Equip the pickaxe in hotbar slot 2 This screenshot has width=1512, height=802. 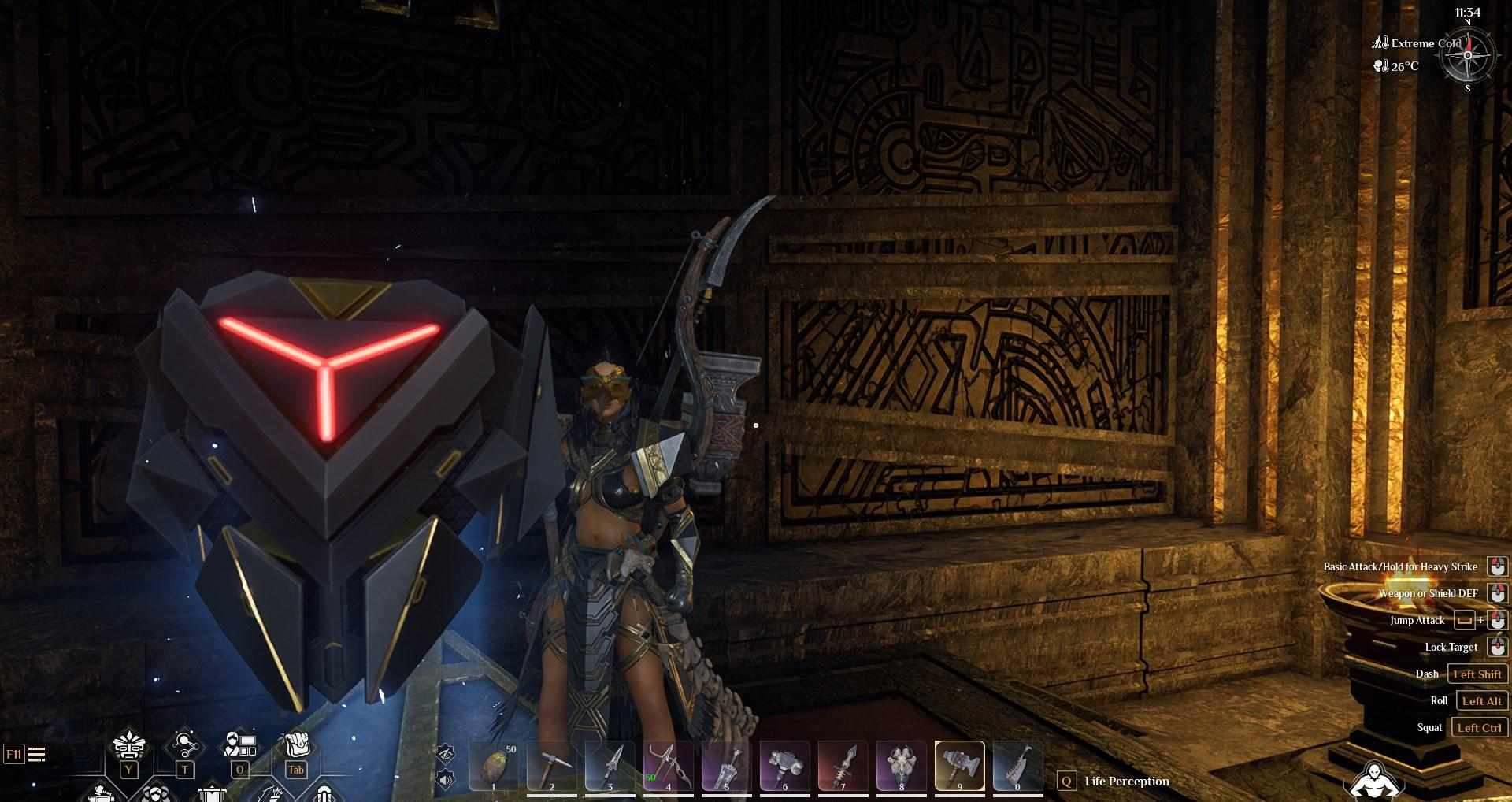coord(551,766)
